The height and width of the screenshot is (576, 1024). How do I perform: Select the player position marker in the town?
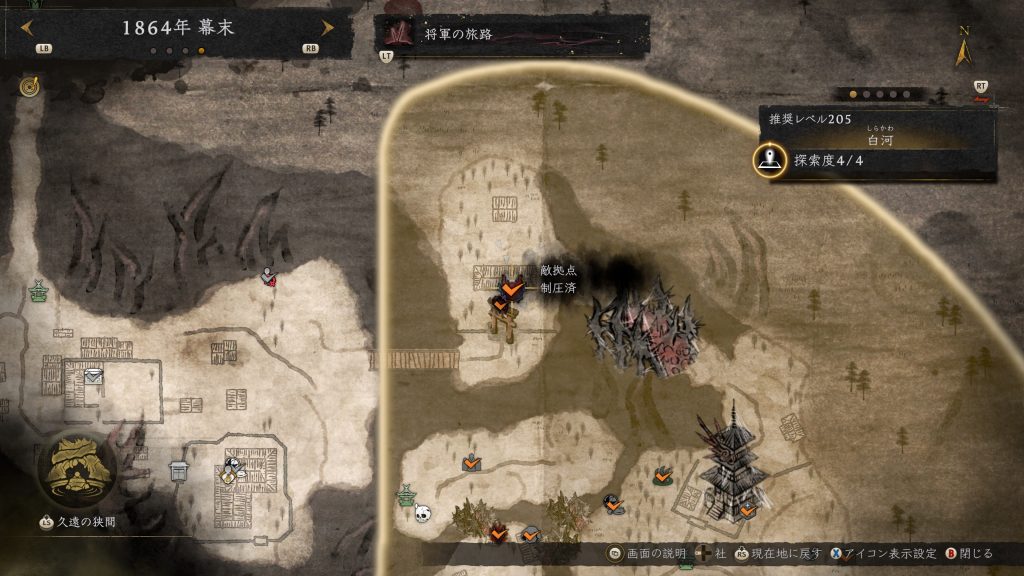coord(233,470)
